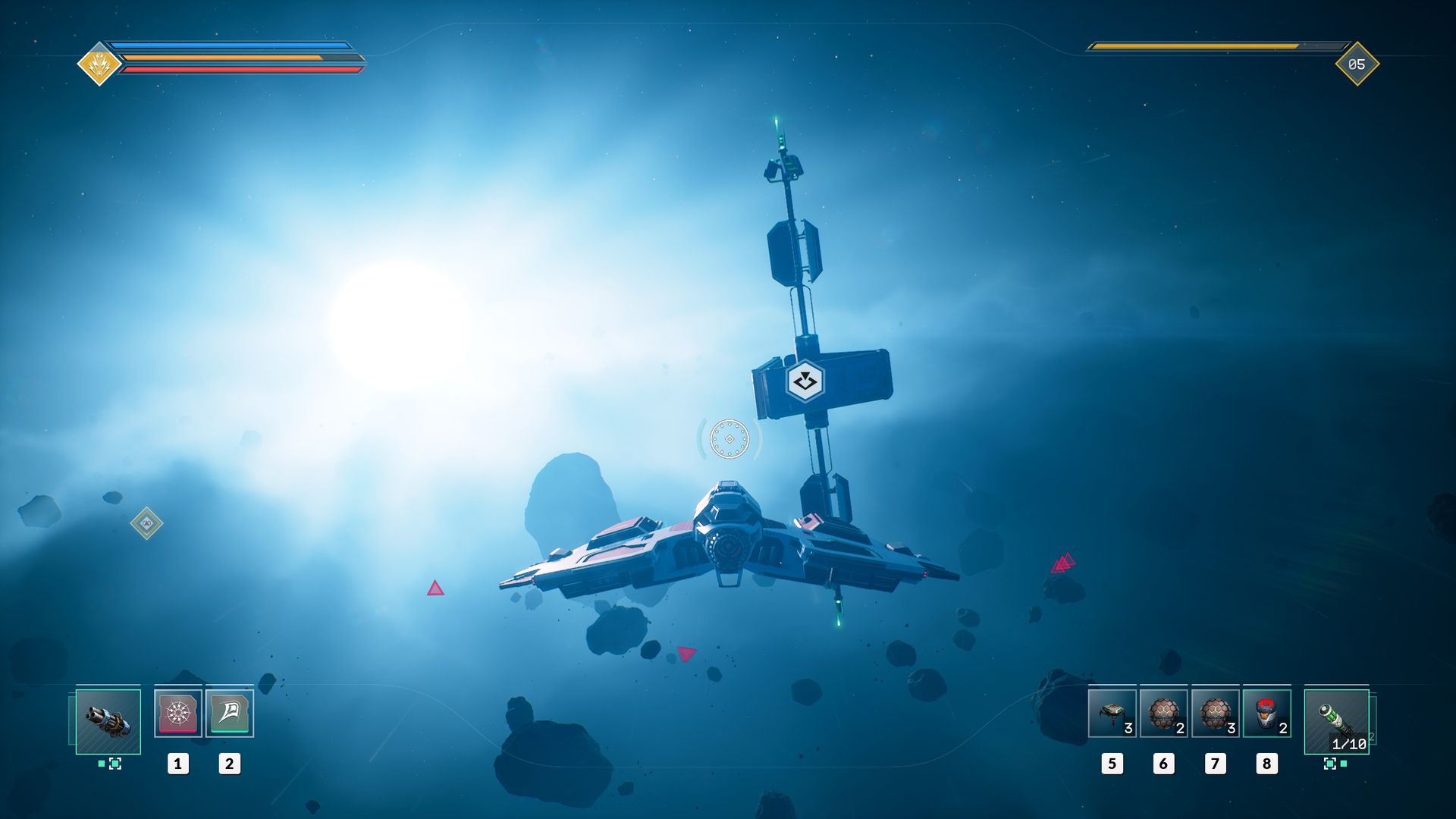The image size is (1456, 819).
Task: Activate the lightning burst ability icon
Action: pyautogui.click(x=177, y=713)
